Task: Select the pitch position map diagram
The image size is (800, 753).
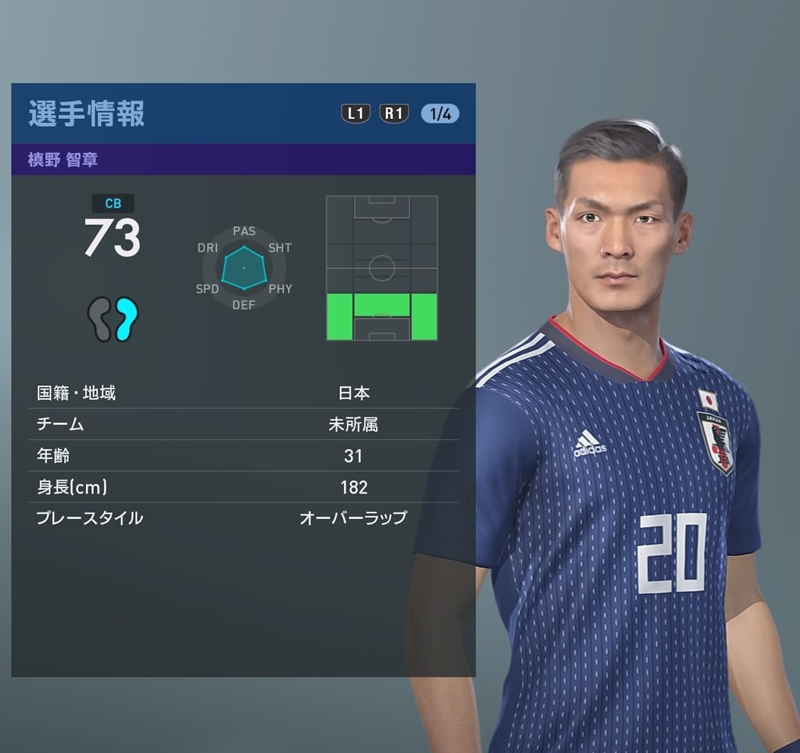Action: pos(382,268)
